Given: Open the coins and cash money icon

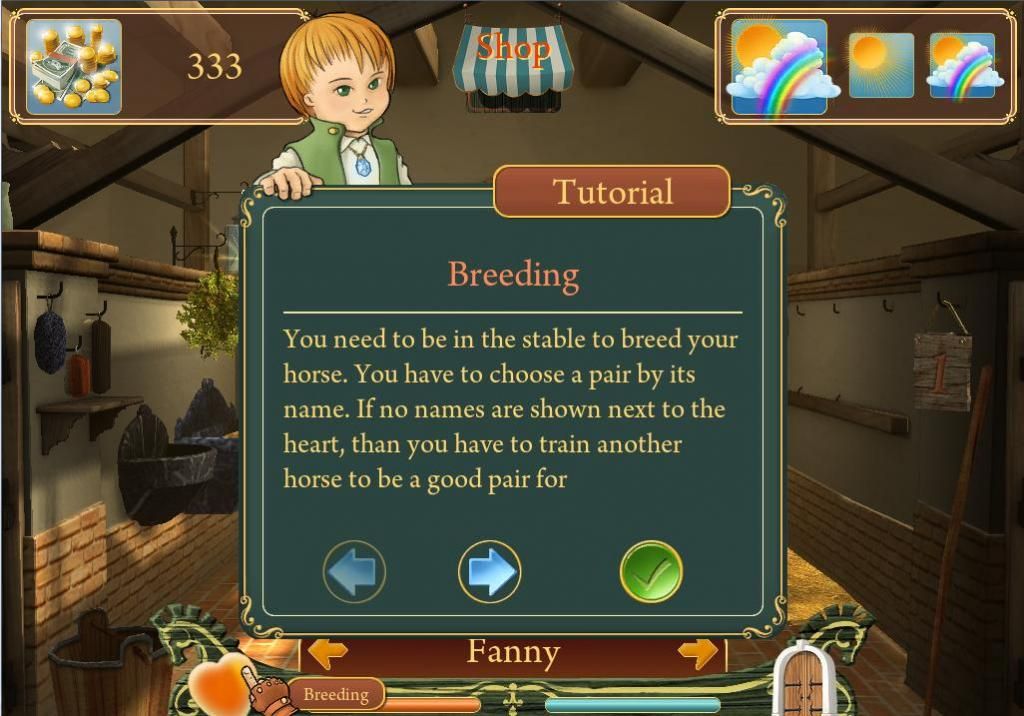Looking at the screenshot, I should [x=73, y=66].
